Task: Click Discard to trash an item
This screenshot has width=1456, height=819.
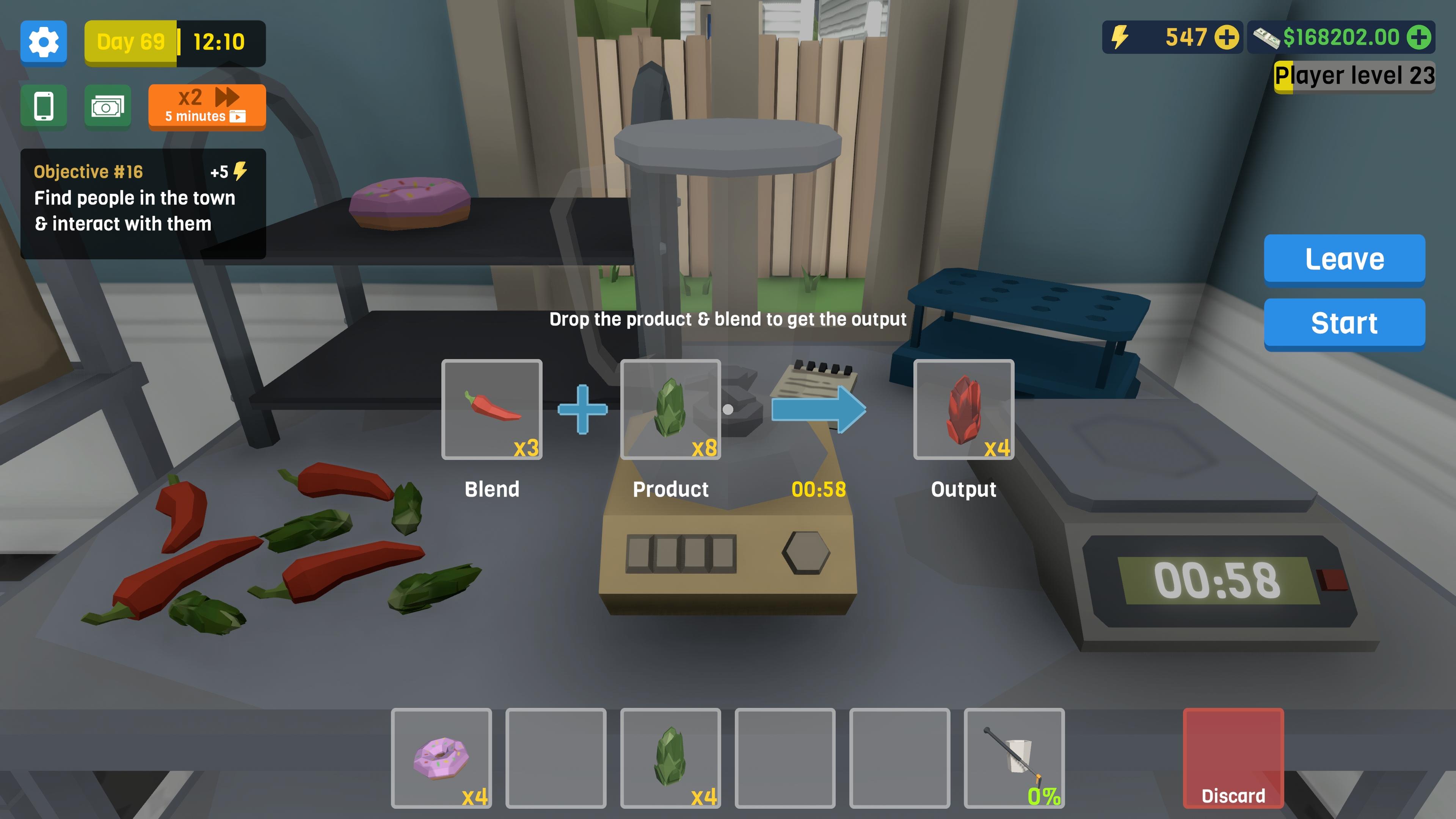Action: (1234, 758)
